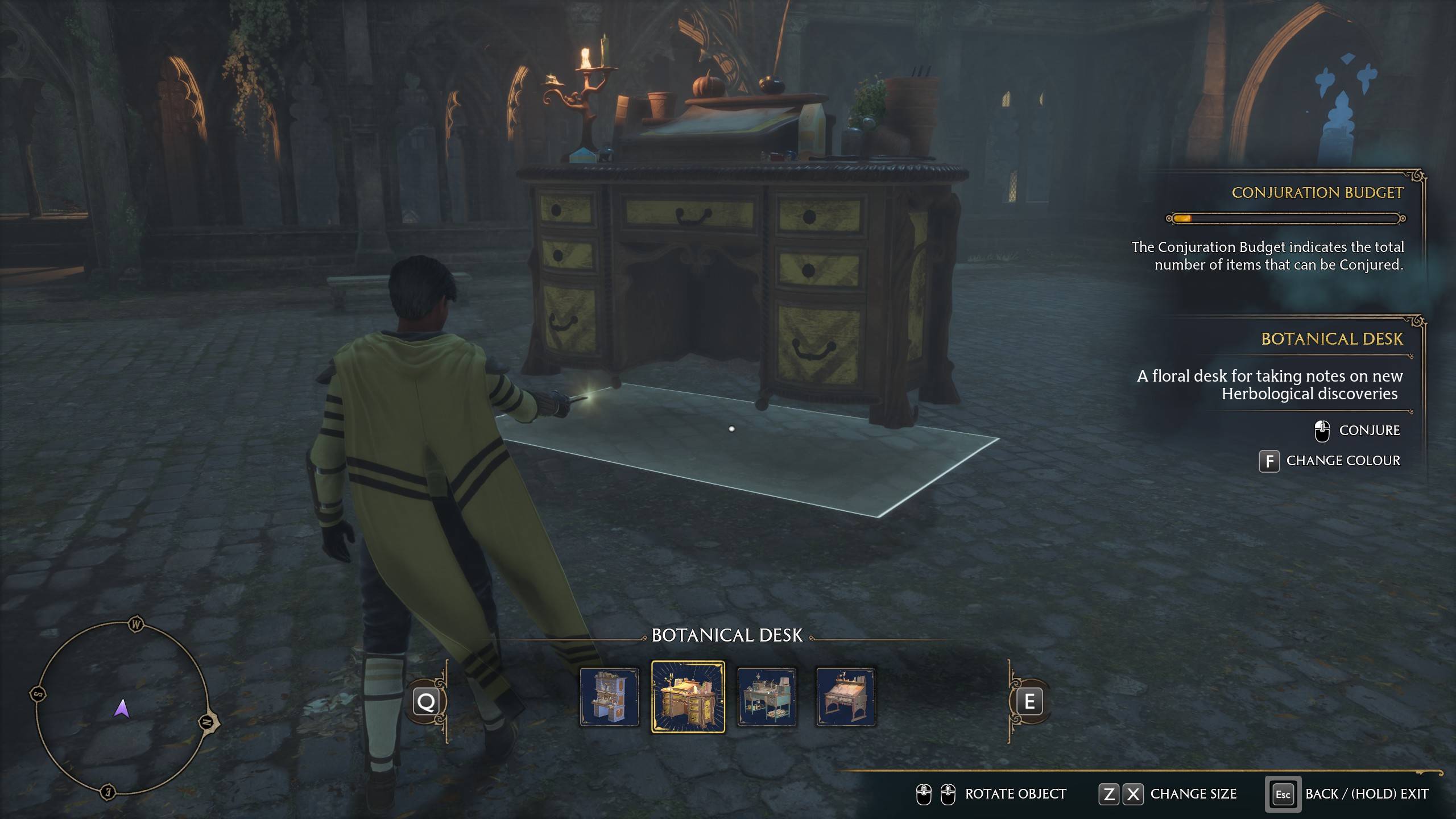Click the CHANGE COLOUR action label
This screenshot has width=1456, height=819.
click(x=1343, y=461)
